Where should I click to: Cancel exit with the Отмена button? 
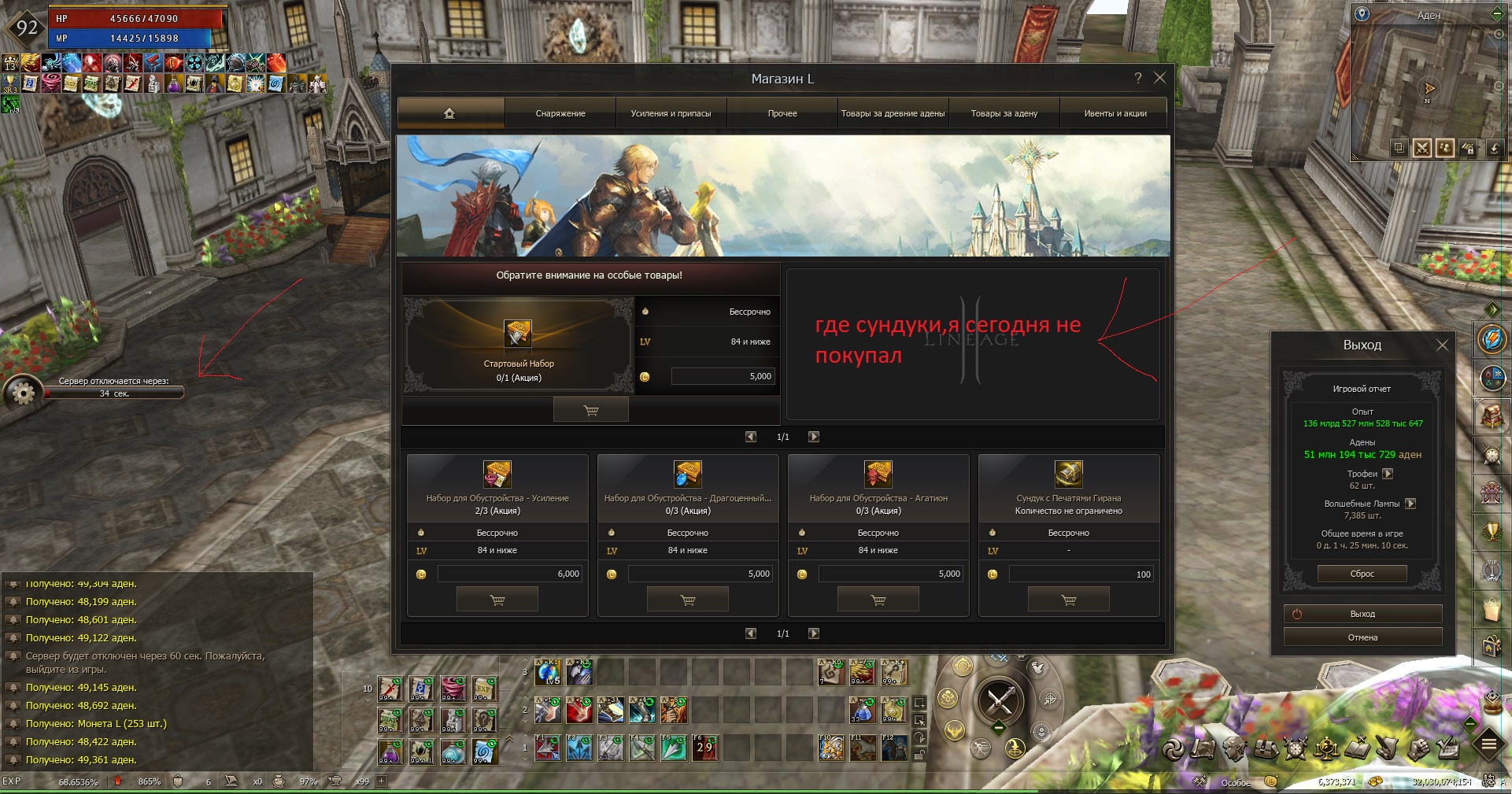(1362, 637)
